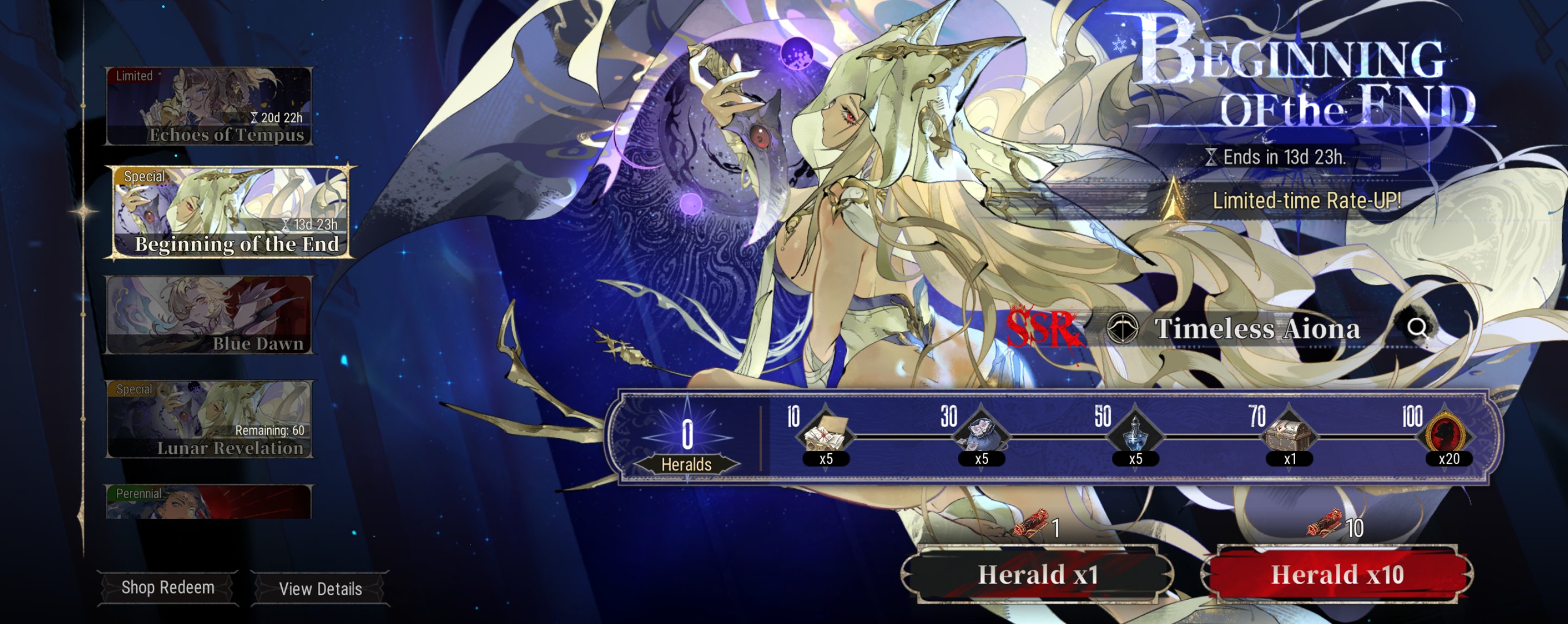
Task: Inspect Timeless Aiona with the magnifier icon
Action: pyautogui.click(x=1418, y=328)
